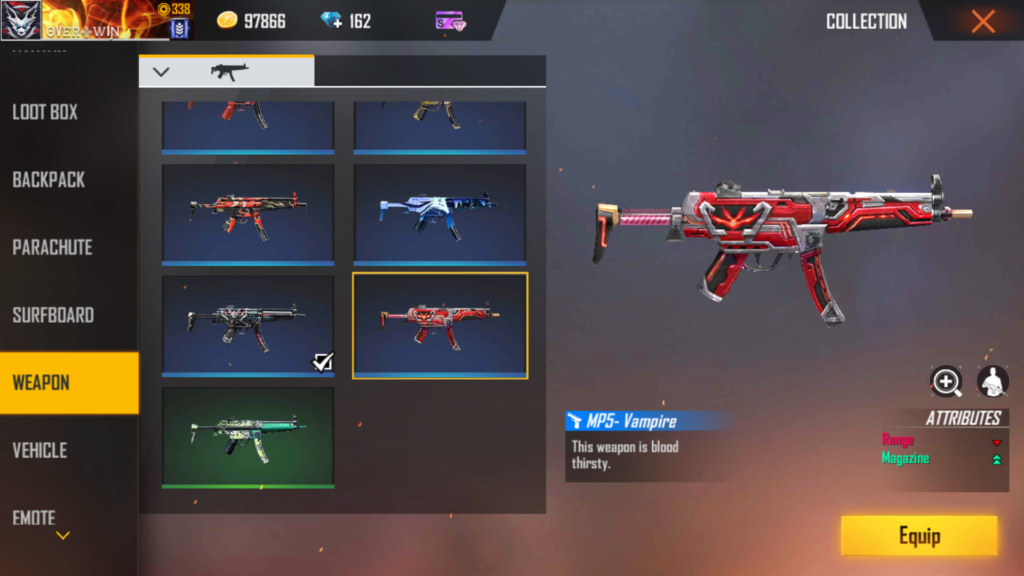Select the checkmarked black MP5 skin
The image size is (1024, 576).
(248, 325)
